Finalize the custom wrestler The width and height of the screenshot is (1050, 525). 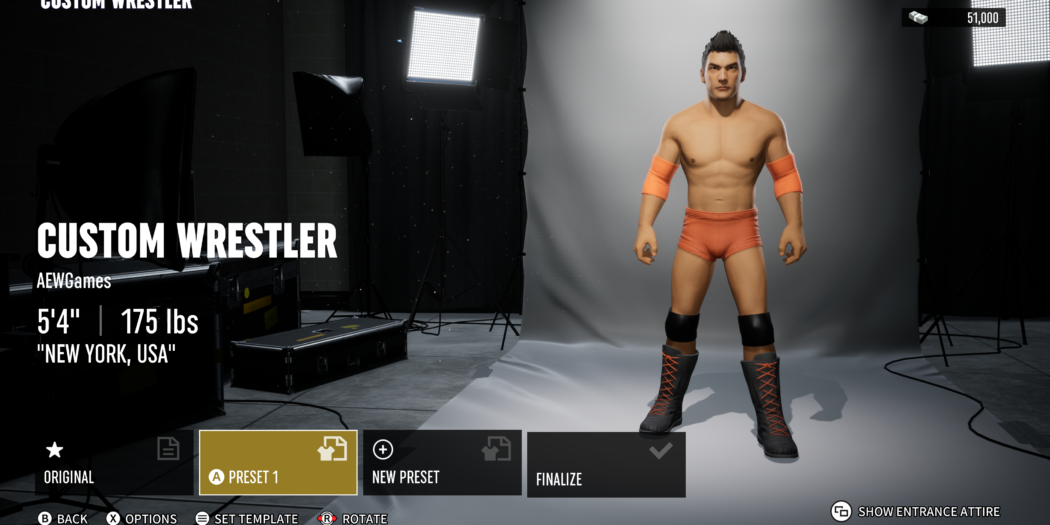606,465
